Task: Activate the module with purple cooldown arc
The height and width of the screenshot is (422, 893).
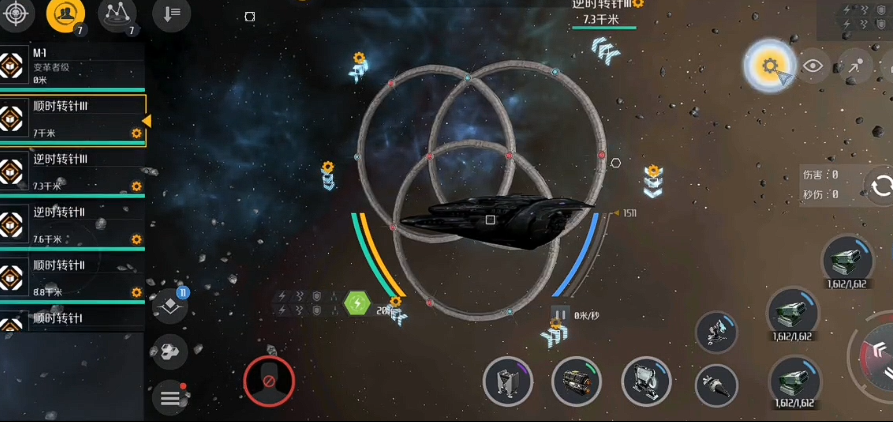Action: tap(507, 381)
